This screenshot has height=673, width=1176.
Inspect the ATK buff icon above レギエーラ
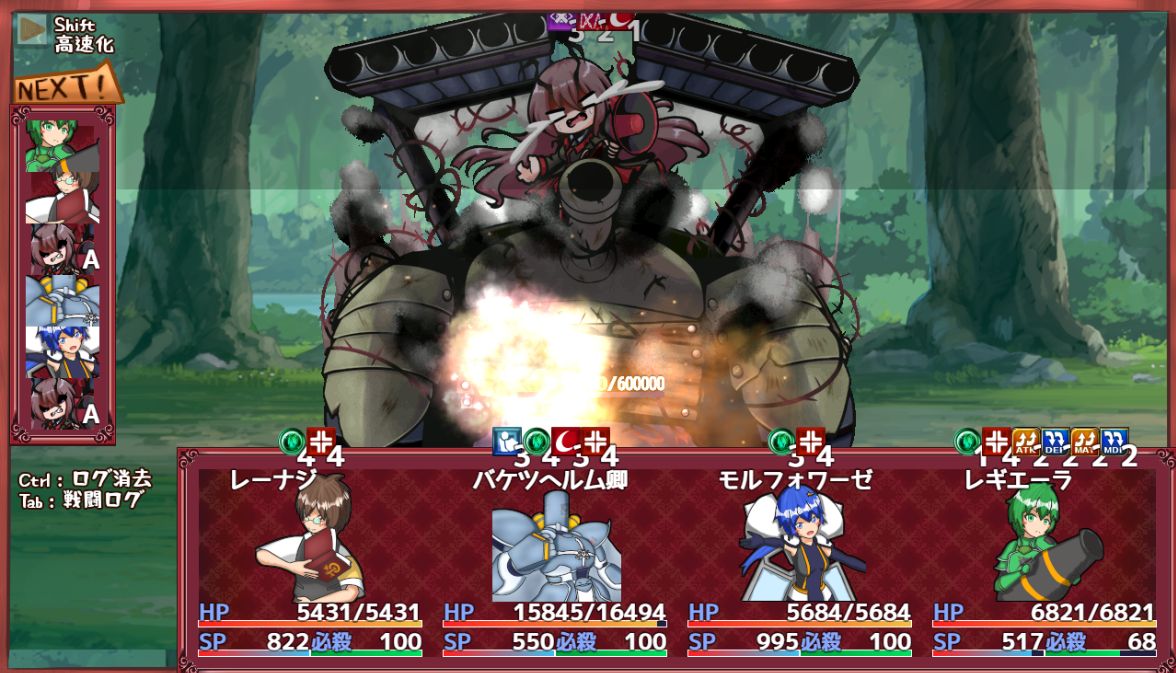click(x=1025, y=441)
